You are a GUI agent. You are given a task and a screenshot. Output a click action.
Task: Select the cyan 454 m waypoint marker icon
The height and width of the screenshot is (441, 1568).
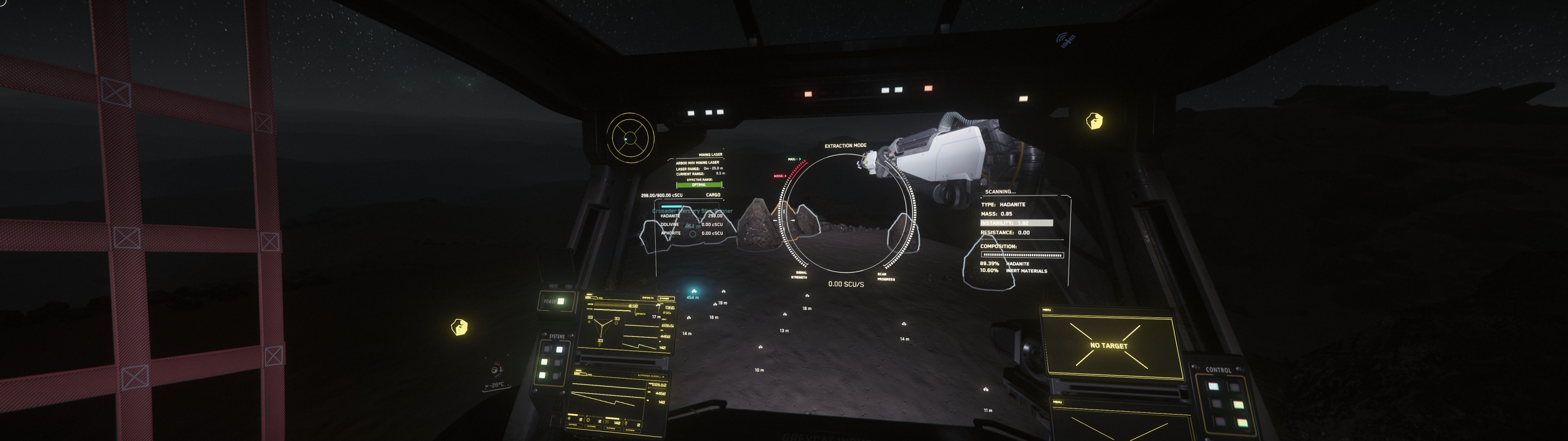point(694,291)
